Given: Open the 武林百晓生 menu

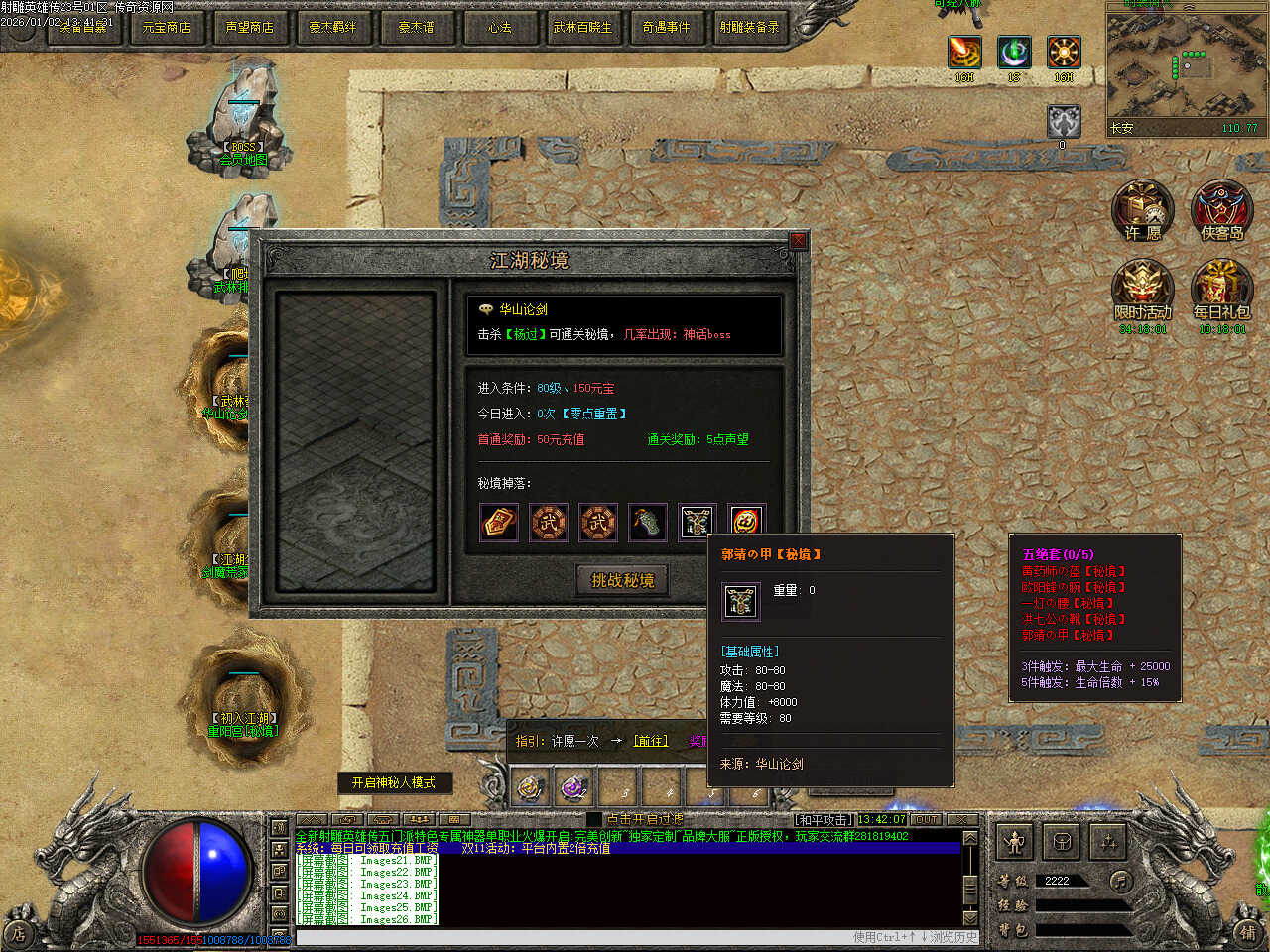Looking at the screenshot, I should coord(582,27).
